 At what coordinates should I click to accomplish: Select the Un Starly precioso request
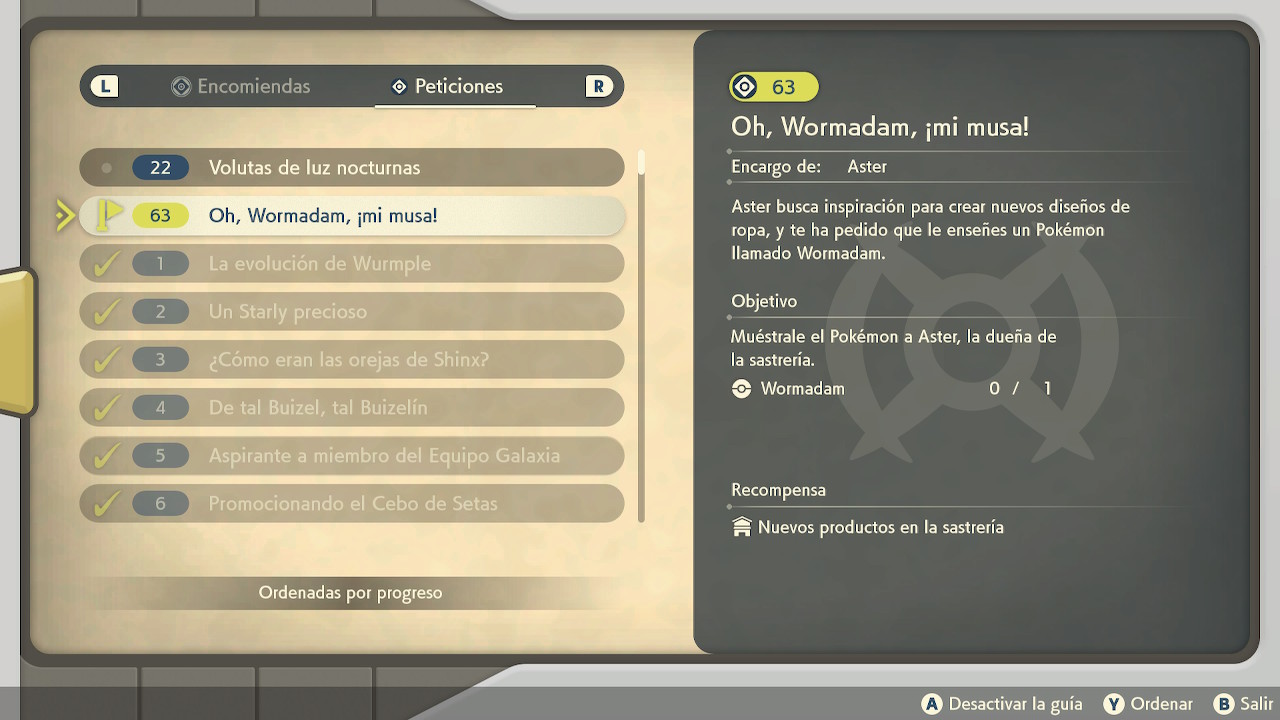351,312
